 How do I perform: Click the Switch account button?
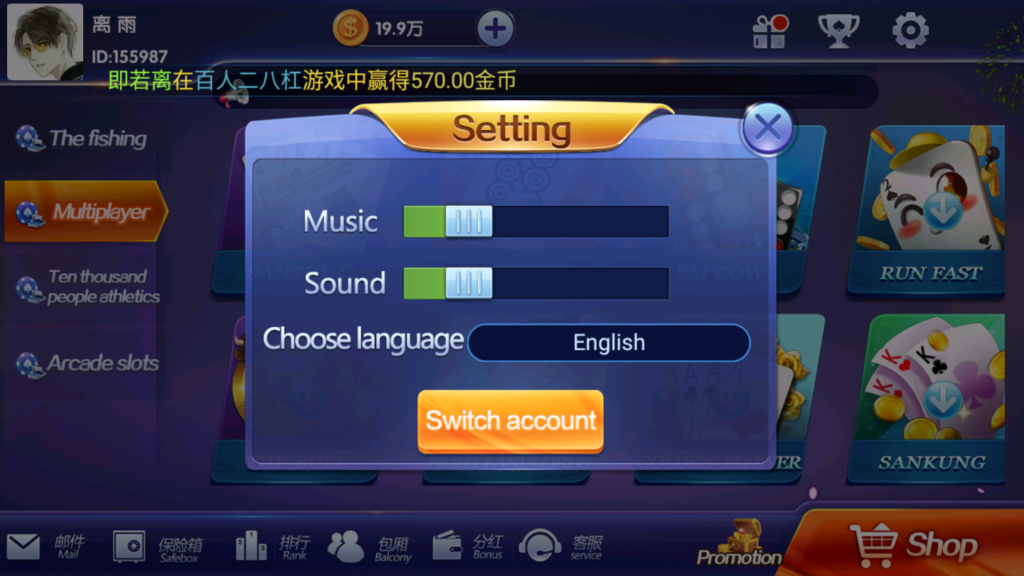(x=510, y=421)
